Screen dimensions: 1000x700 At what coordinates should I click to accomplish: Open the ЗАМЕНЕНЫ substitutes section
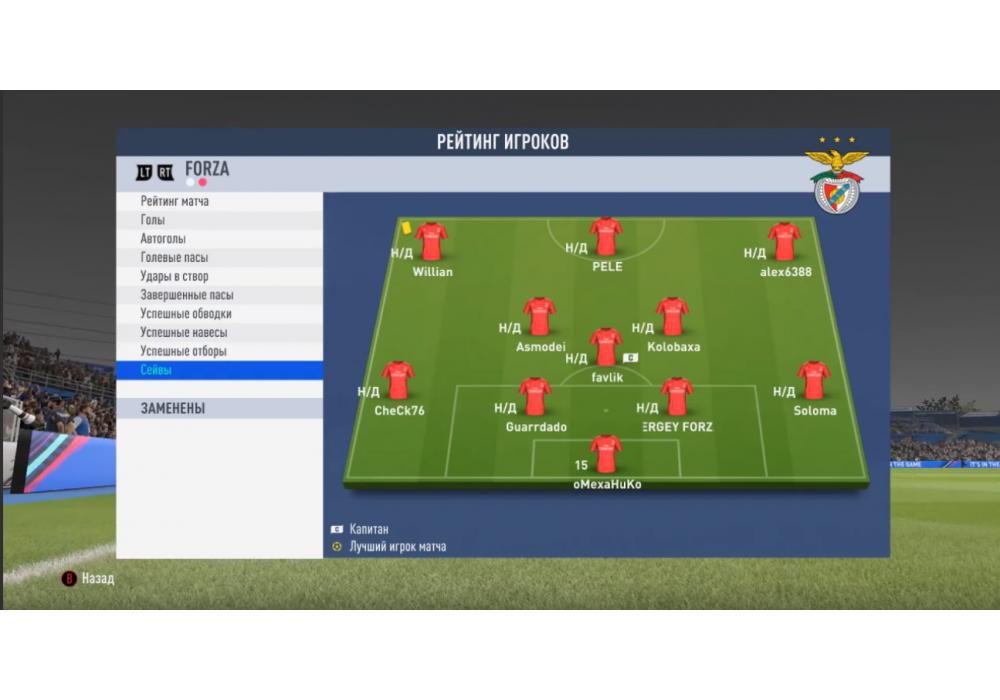[218, 408]
